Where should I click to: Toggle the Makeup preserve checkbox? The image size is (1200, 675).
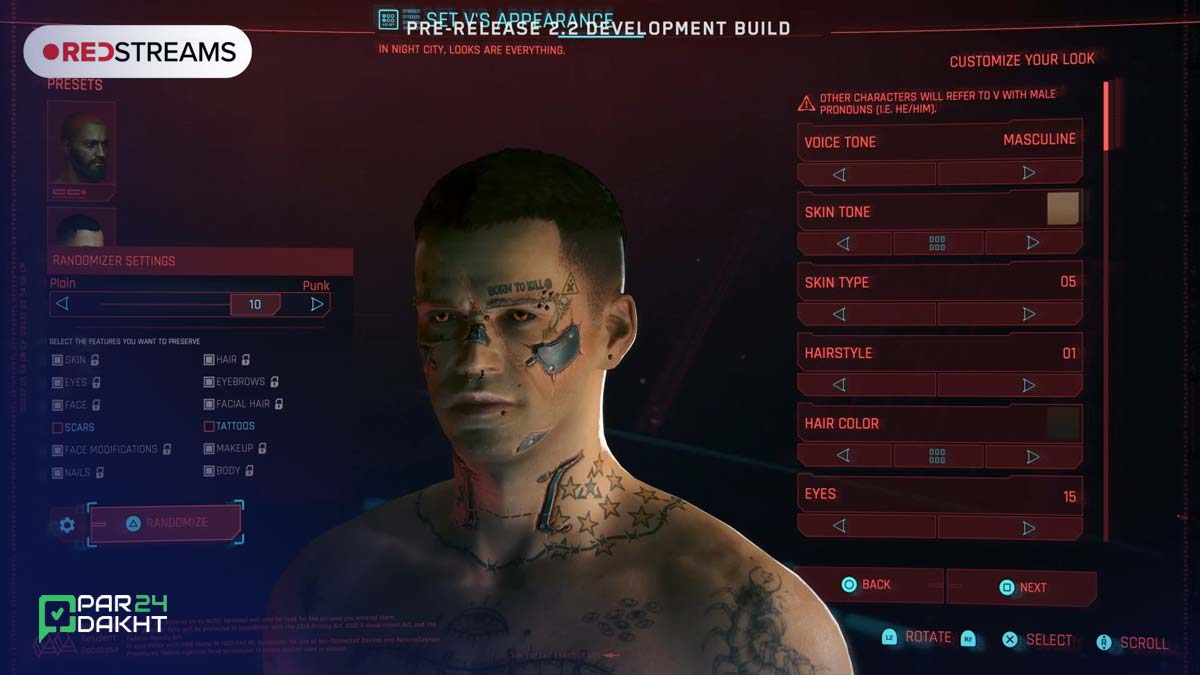[209, 449]
